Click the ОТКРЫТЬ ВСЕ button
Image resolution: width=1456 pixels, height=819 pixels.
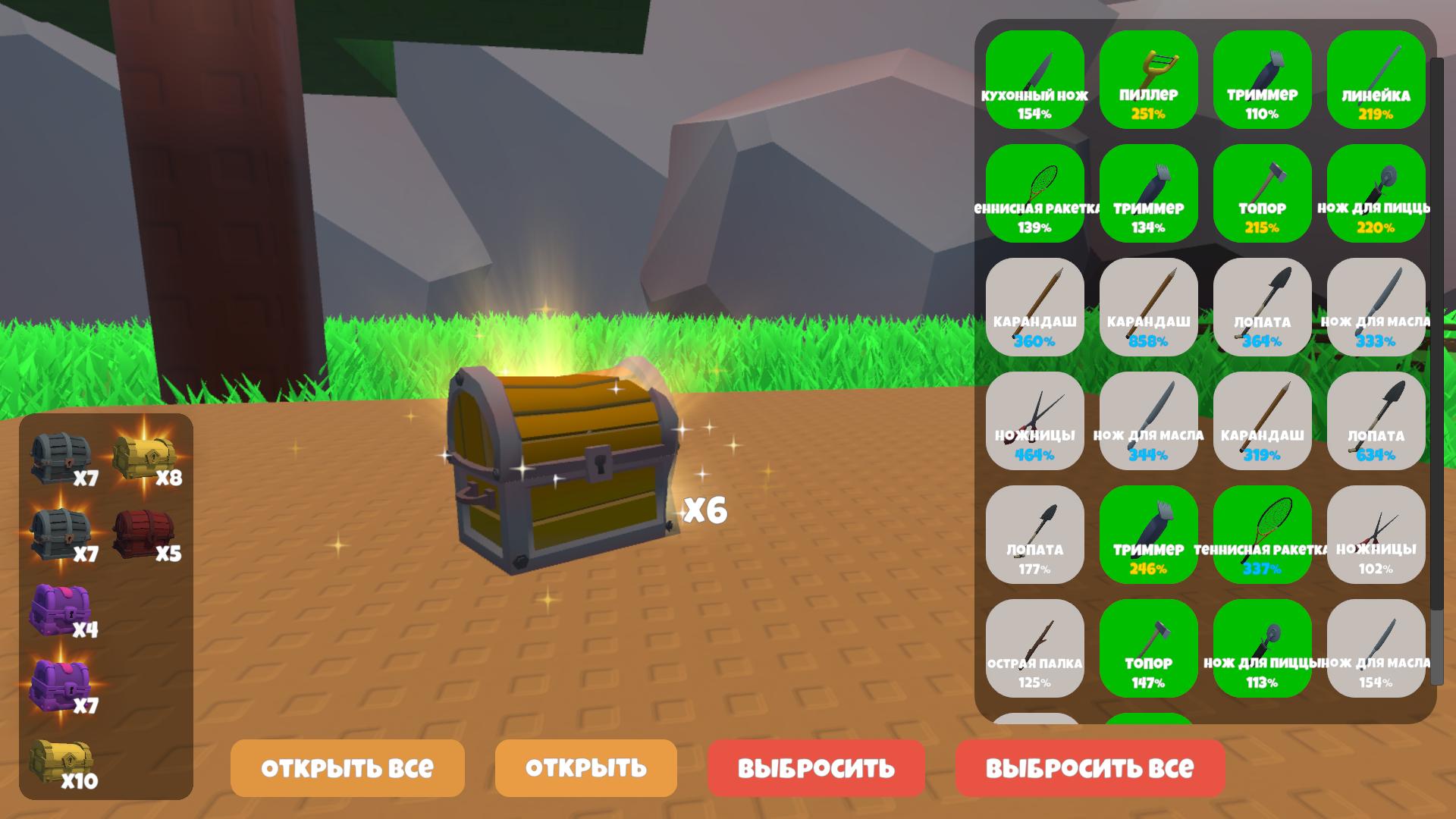(347, 767)
